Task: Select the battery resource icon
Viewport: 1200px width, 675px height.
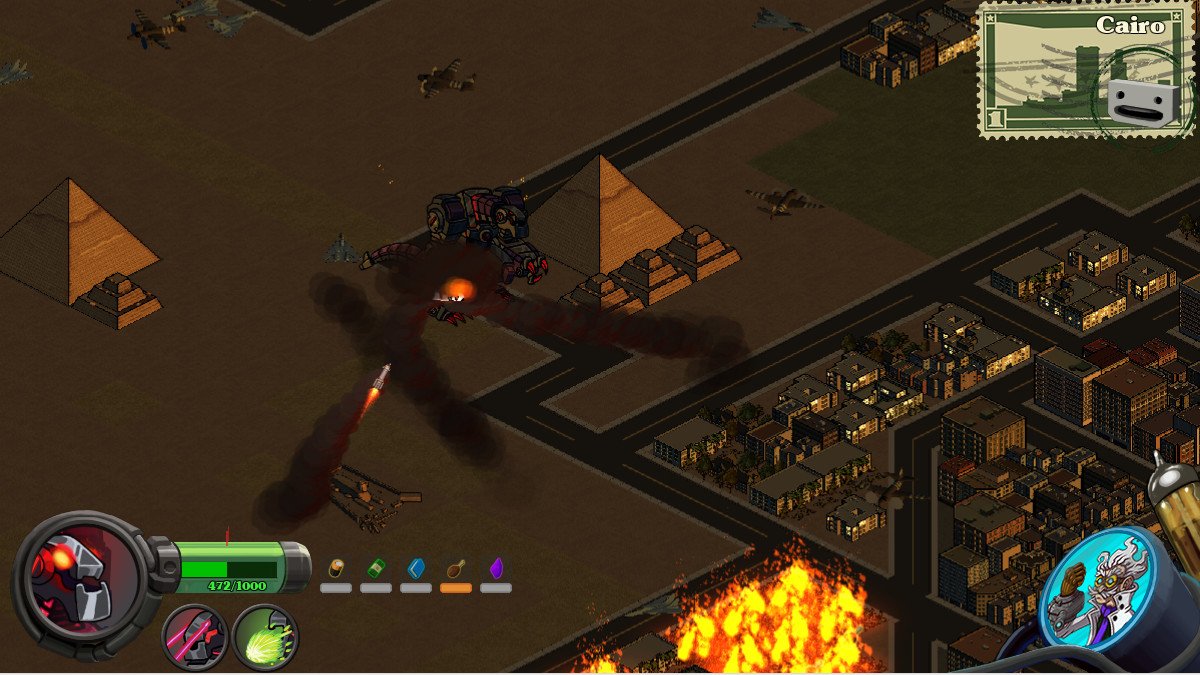Action: pos(336,569)
